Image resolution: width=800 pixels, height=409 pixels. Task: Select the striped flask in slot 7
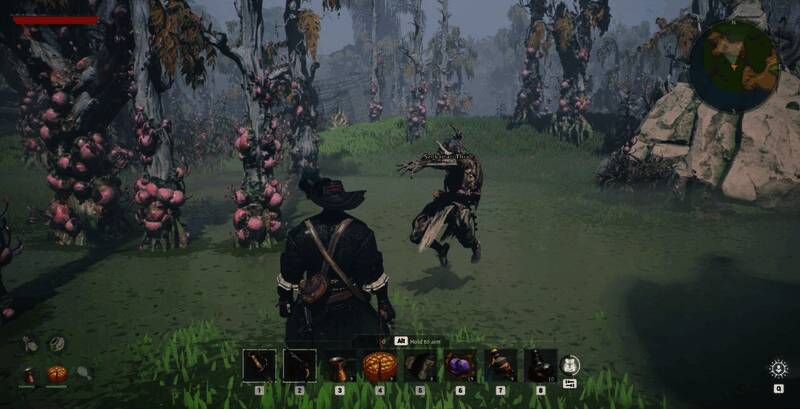click(500, 365)
